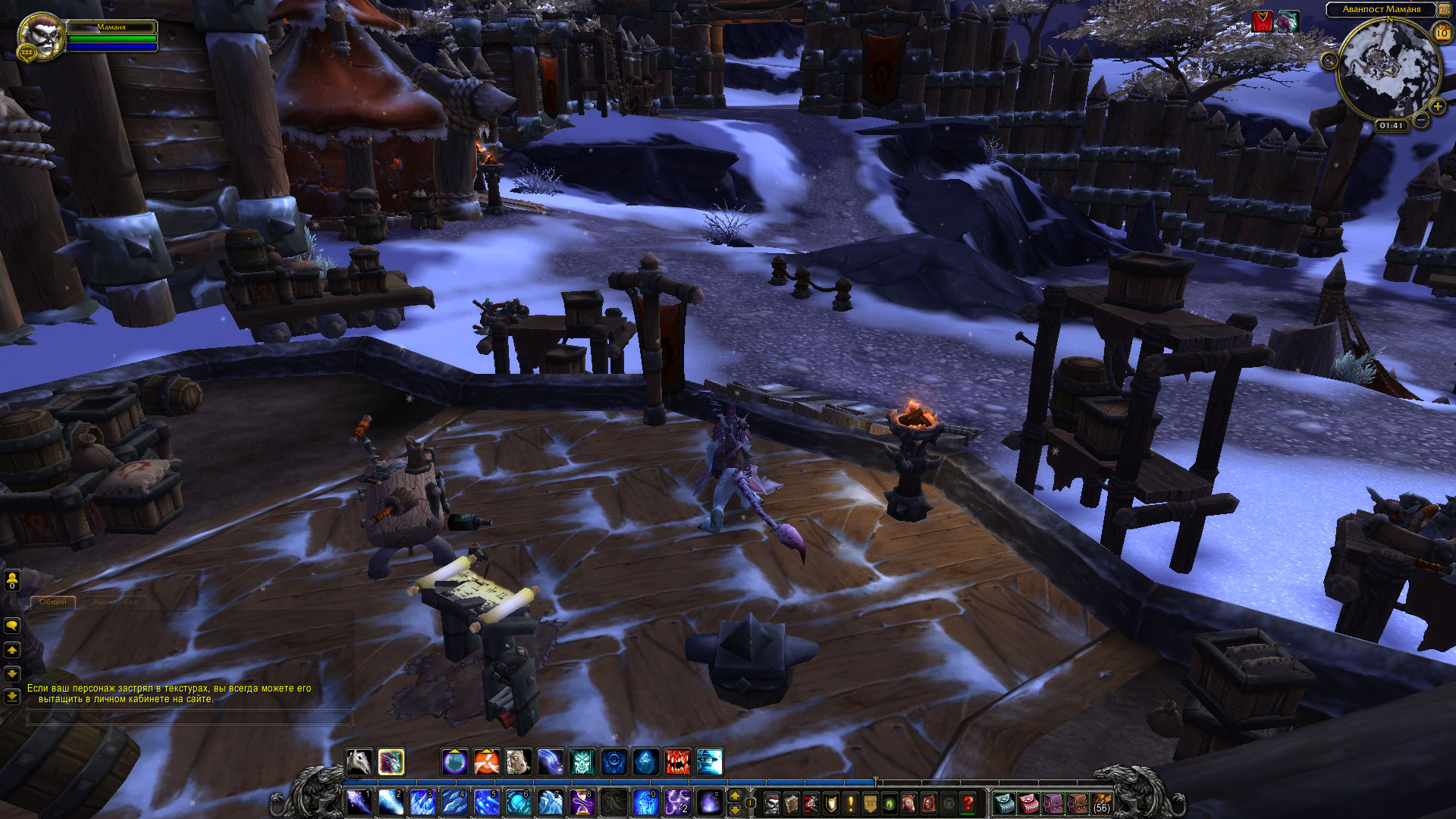Switch to the Общий chat tab
This screenshot has width=1456, height=819.
pos(53,602)
